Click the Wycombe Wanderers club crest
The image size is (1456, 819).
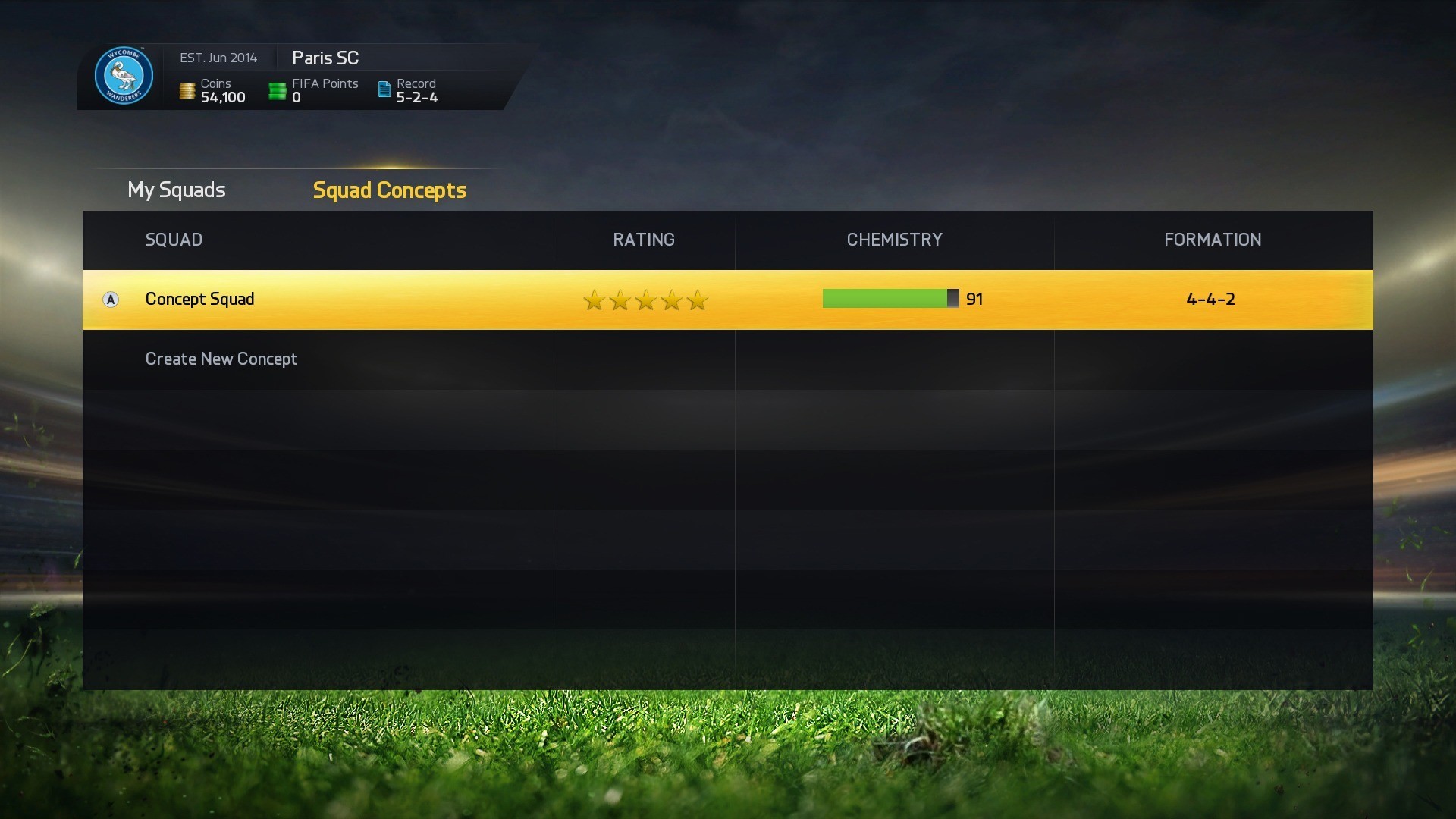(x=124, y=76)
